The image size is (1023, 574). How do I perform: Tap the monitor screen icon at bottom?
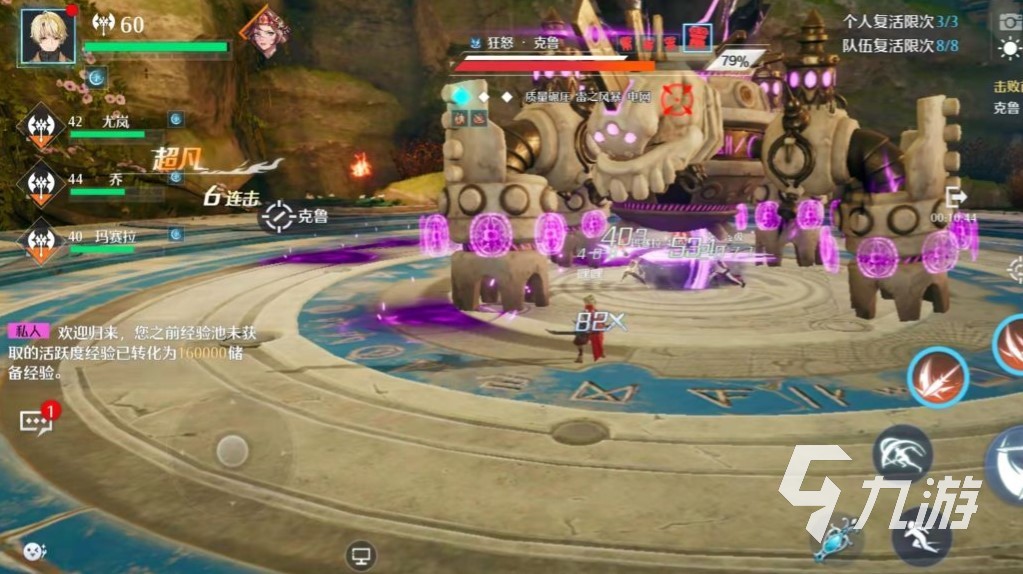[360, 555]
